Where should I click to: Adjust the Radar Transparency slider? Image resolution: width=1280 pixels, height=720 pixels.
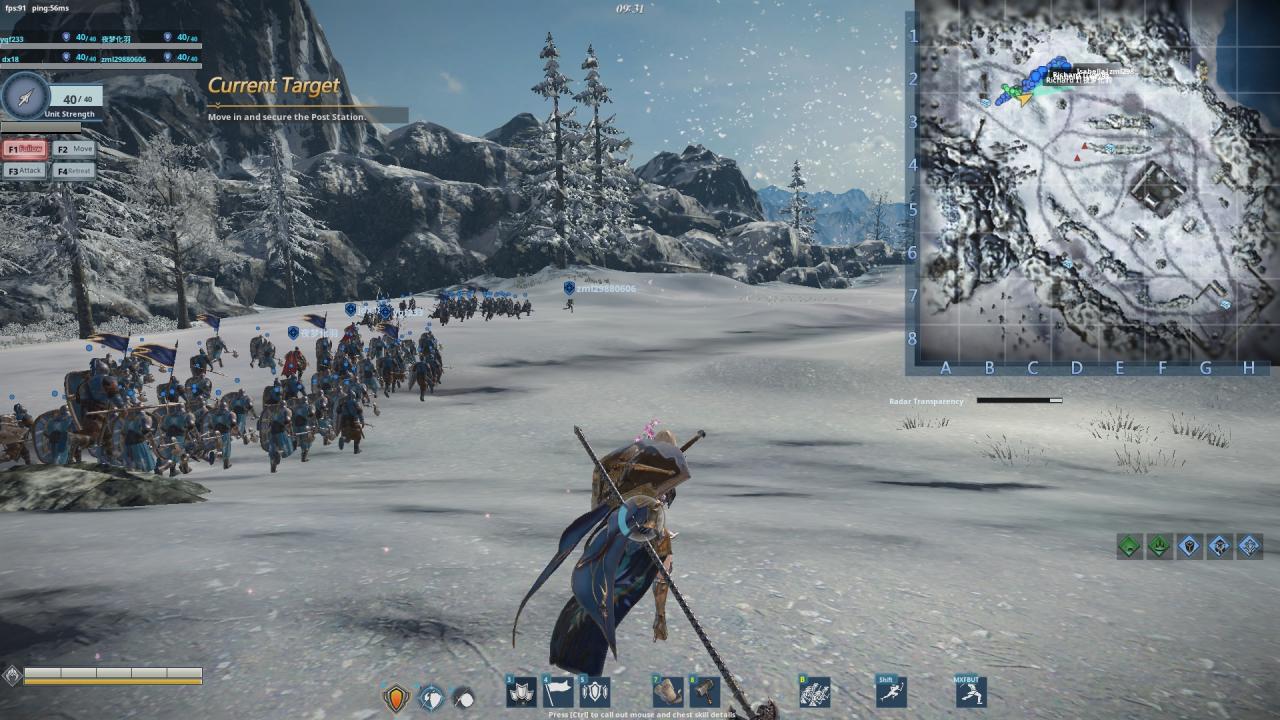point(1019,401)
